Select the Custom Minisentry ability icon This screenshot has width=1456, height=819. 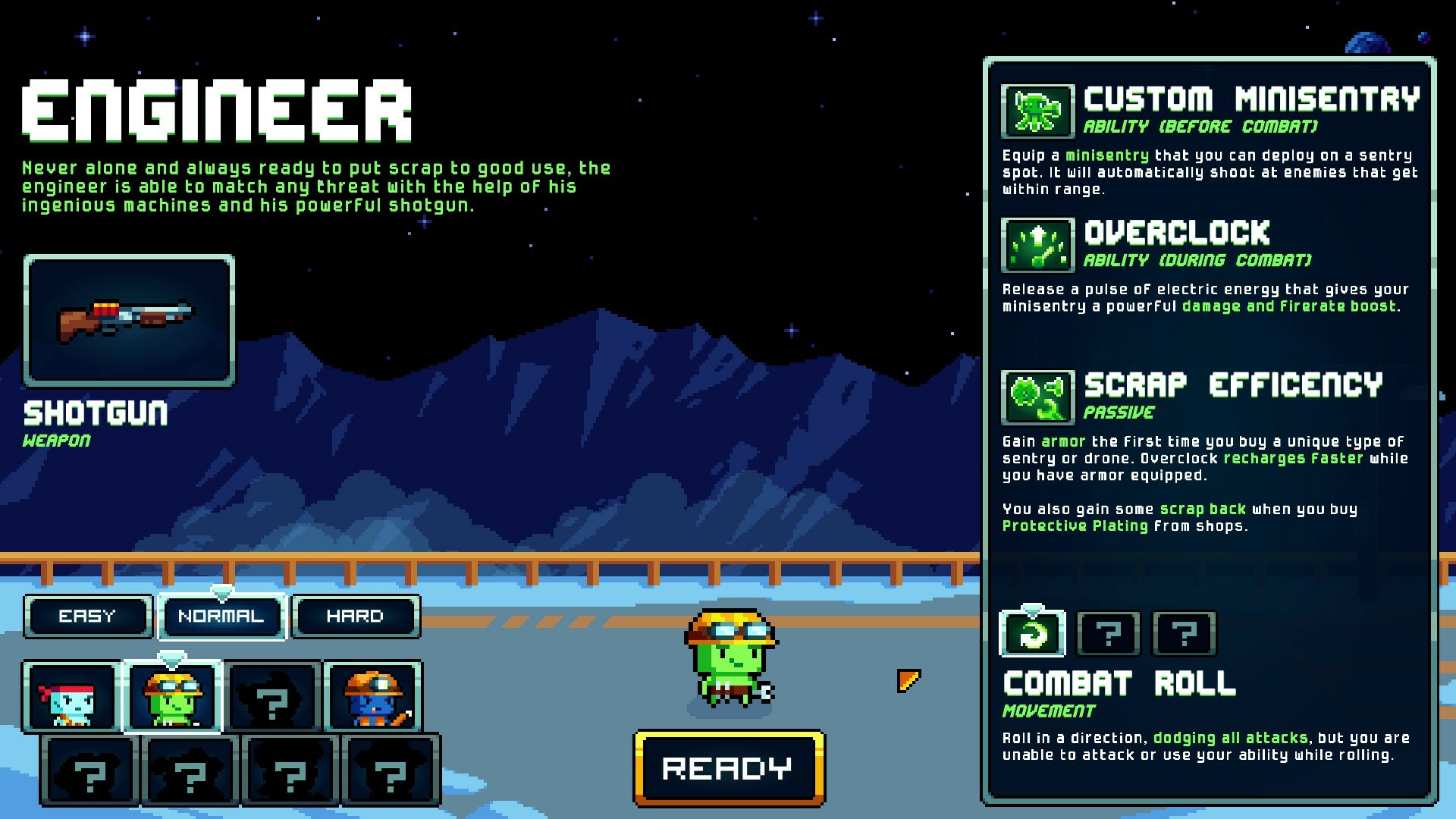pos(1037,110)
